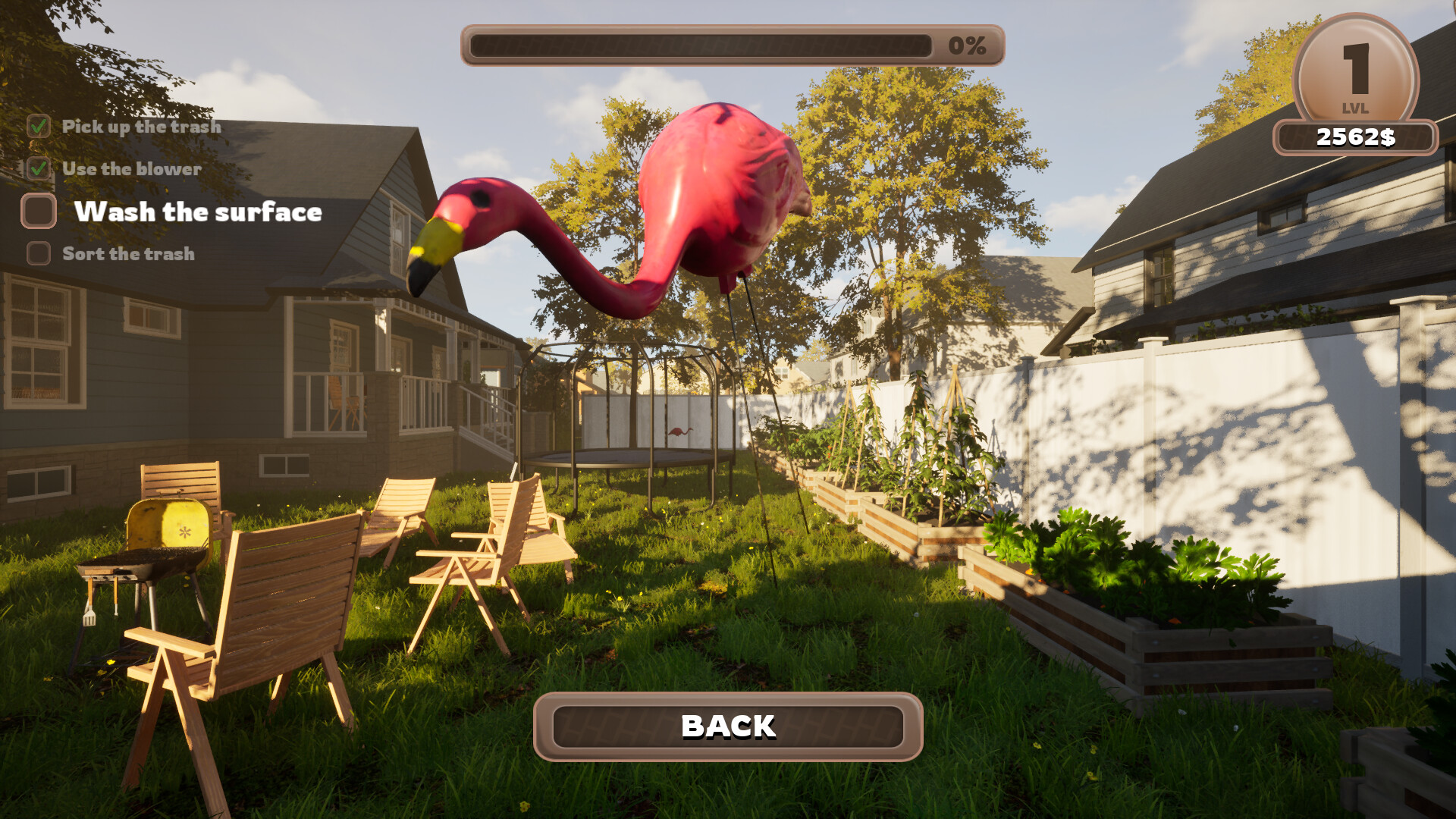Image resolution: width=1456 pixels, height=819 pixels.
Task: Click the checkmark next to Use the blower
Action: coord(37,169)
